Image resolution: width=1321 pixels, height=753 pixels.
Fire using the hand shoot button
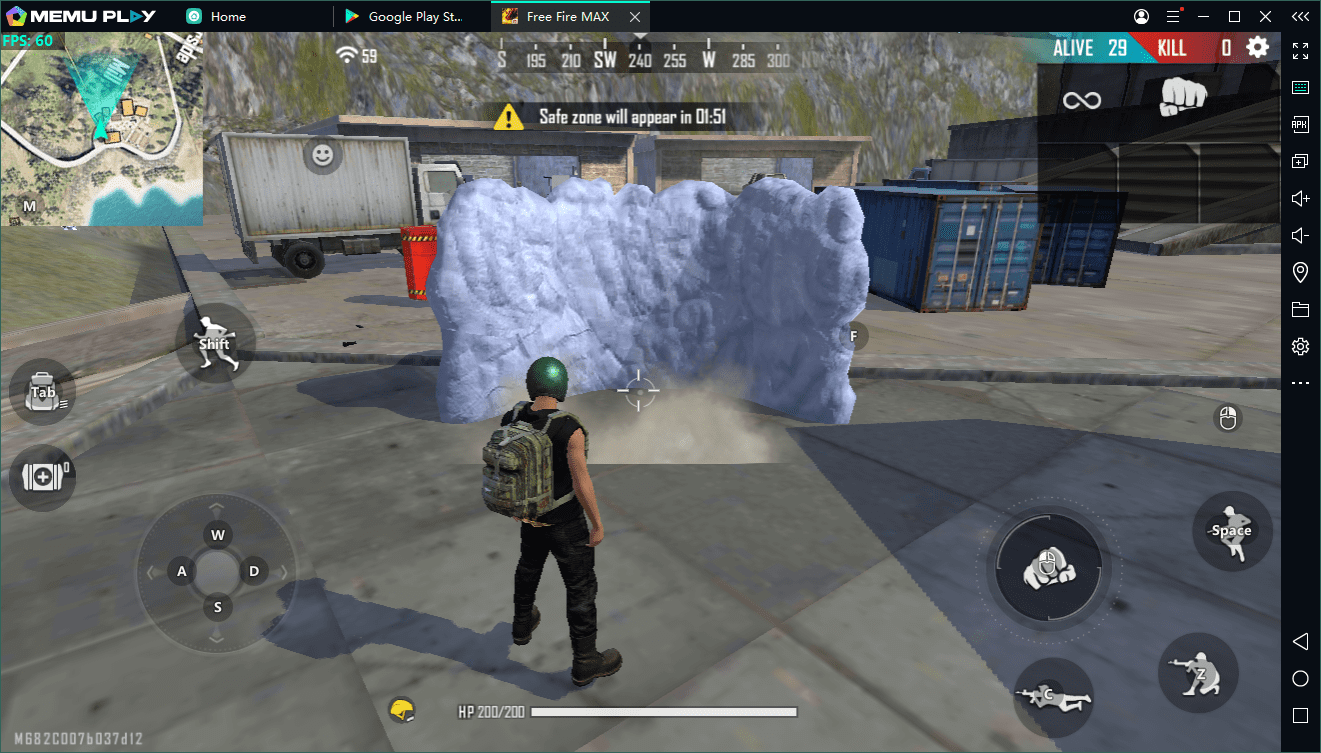[1047, 568]
